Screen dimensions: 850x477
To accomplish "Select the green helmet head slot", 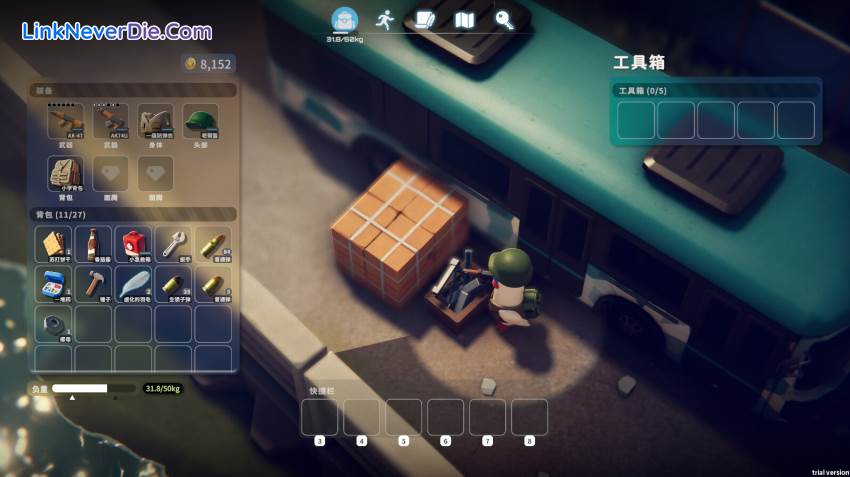I will click(x=201, y=123).
